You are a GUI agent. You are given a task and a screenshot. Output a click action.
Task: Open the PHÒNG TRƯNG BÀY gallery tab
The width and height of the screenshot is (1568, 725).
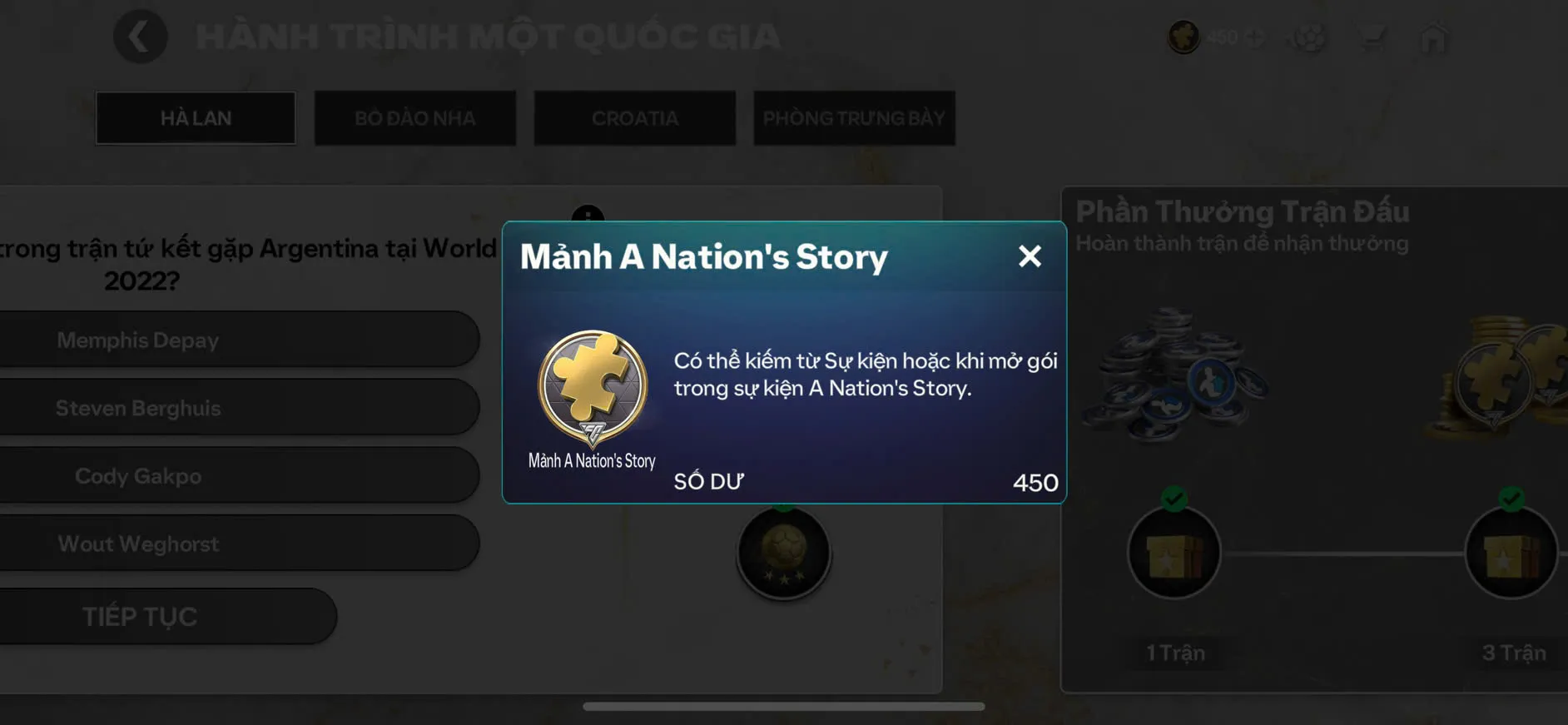pos(854,117)
